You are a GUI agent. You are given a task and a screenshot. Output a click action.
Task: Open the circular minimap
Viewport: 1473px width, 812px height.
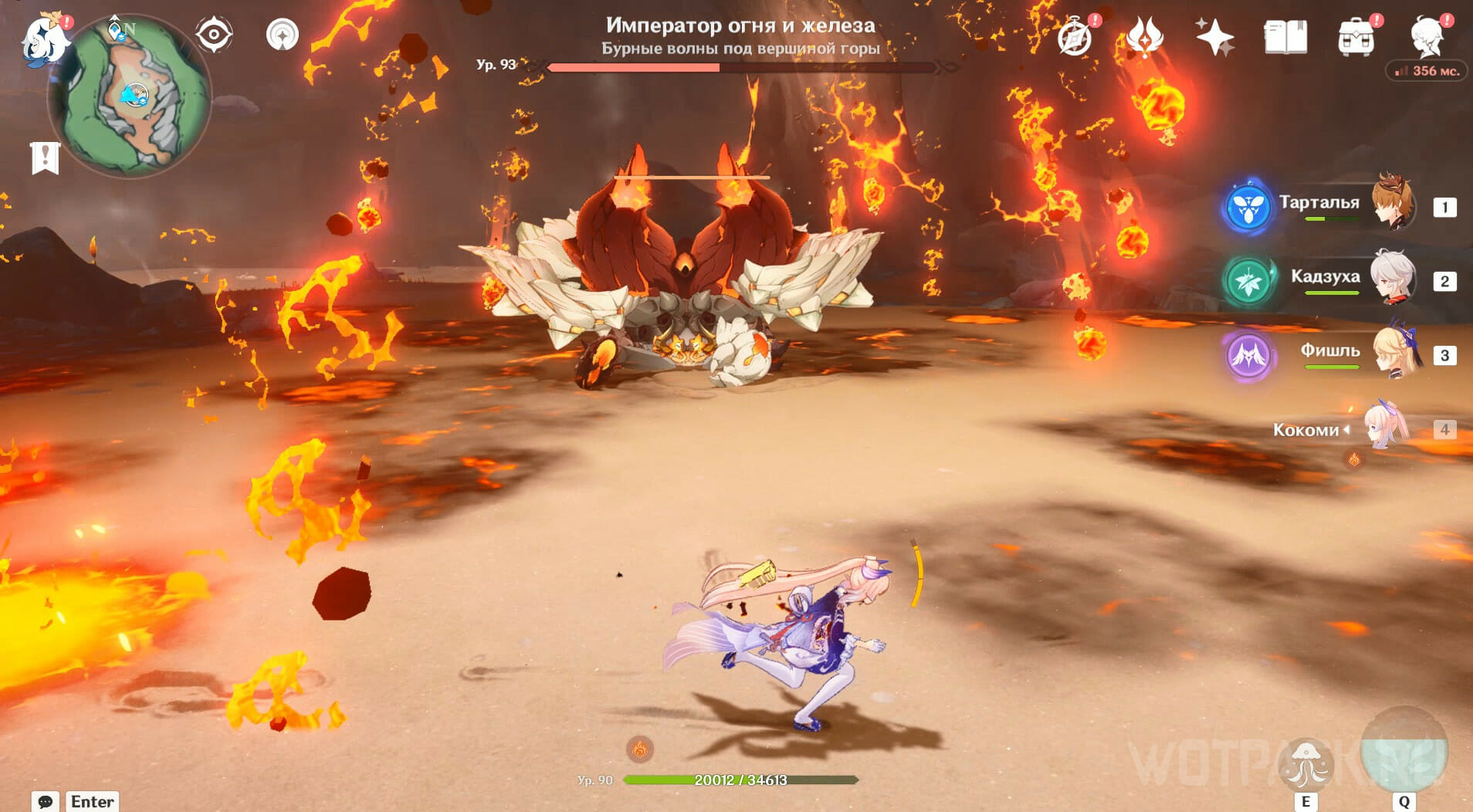pyautogui.click(x=130, y=96)
